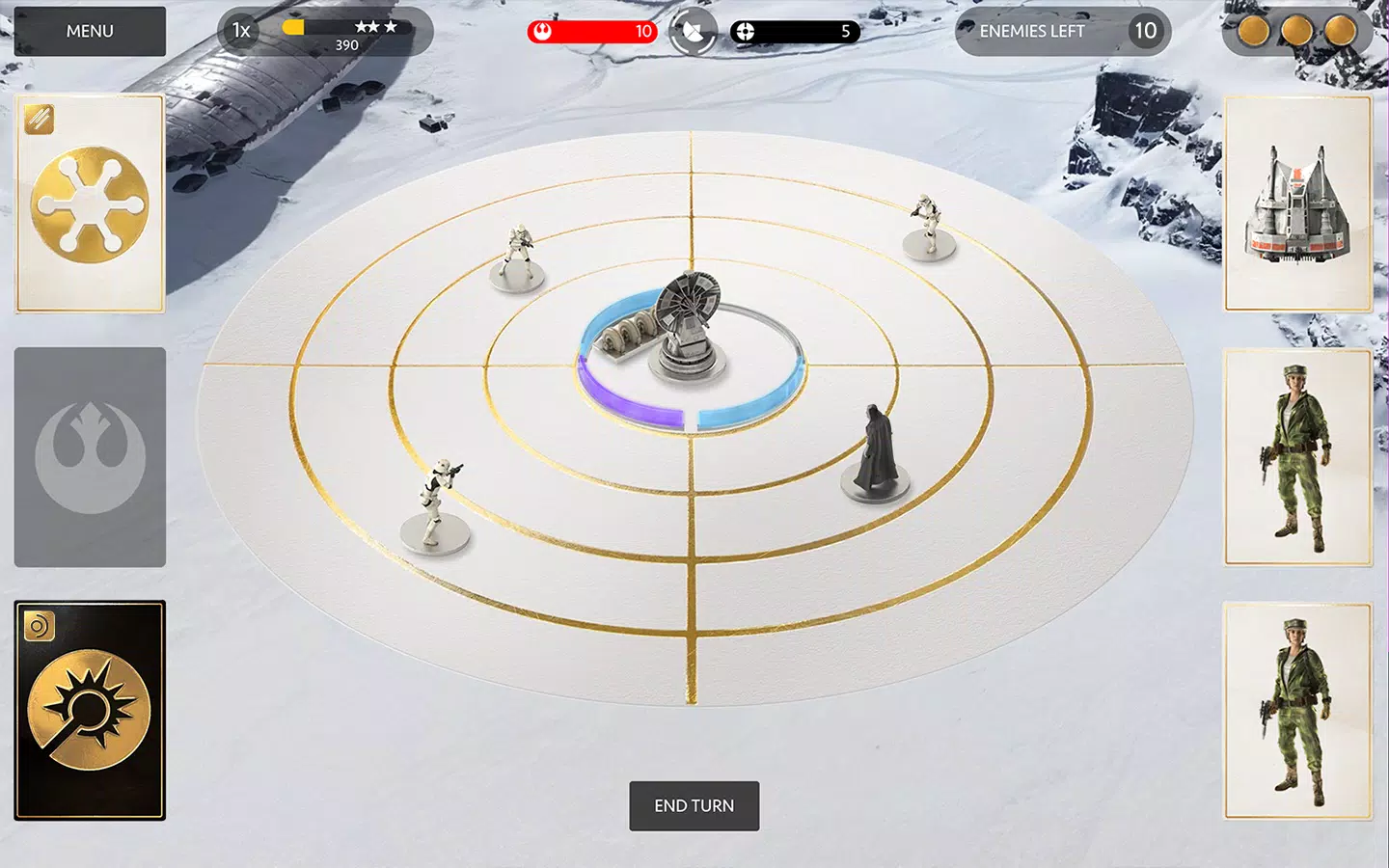1389x868 pixels.
Task: Click the radar scanner icon at top center
Action: [692, 31]
